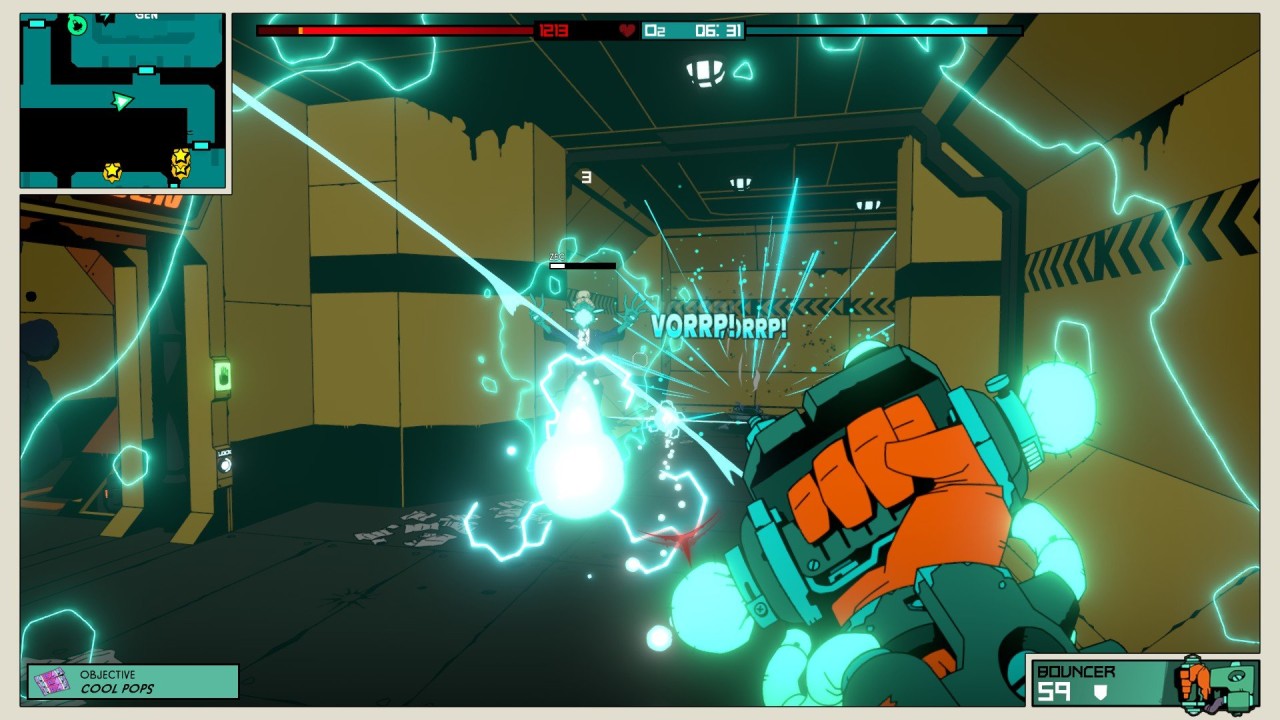Screen dimensions: 1280x720
Task: Click the minimap in the corner
Action: 123,101
